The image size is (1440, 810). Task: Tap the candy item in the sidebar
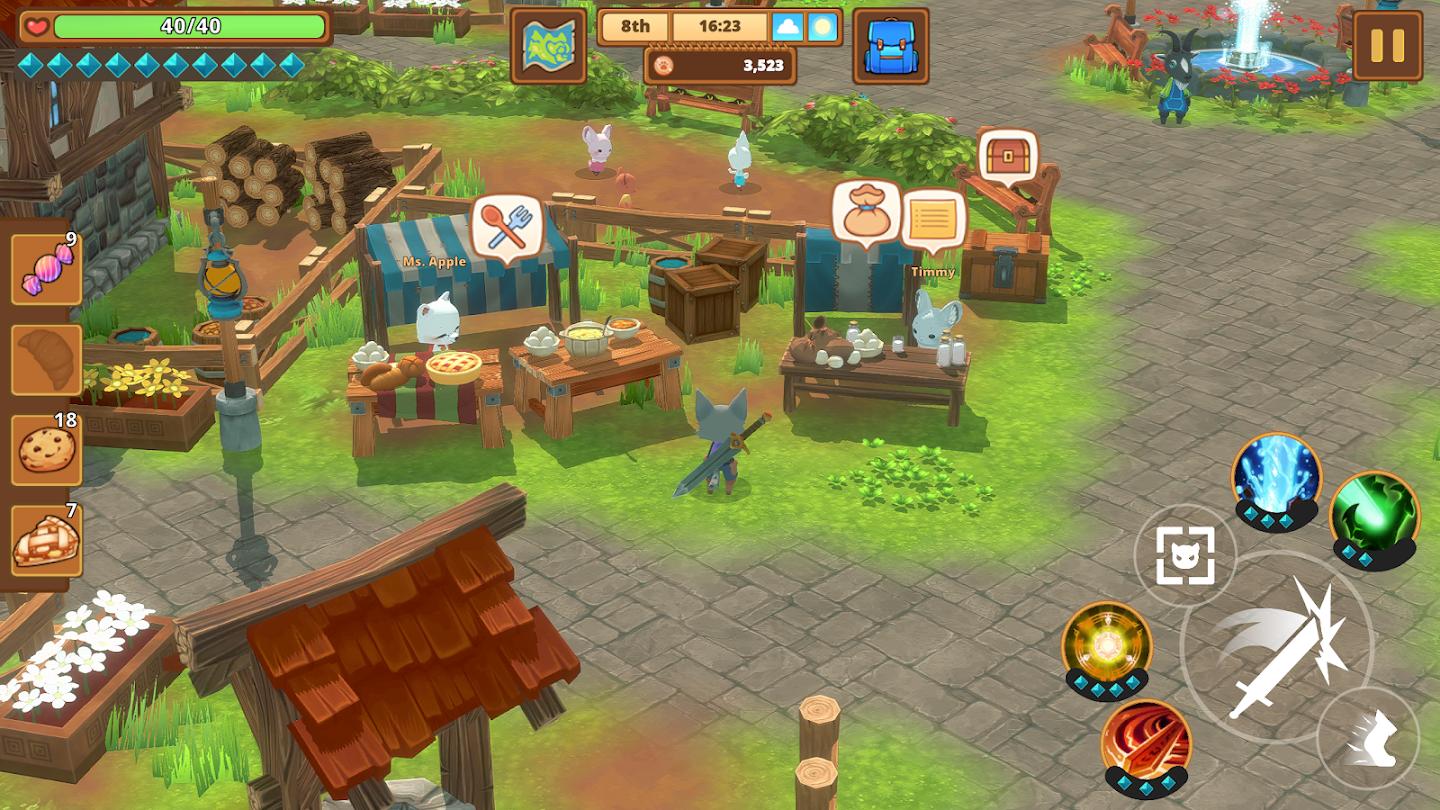45,270
